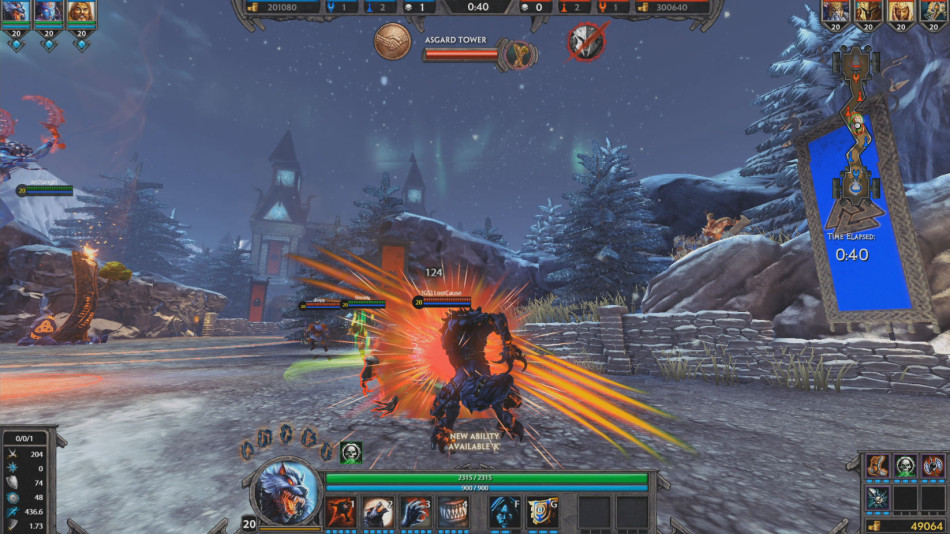The width and height of the screenshot is (950, 534).
Task: Click the first enemy team portrait
Action: tap(836, 12)
